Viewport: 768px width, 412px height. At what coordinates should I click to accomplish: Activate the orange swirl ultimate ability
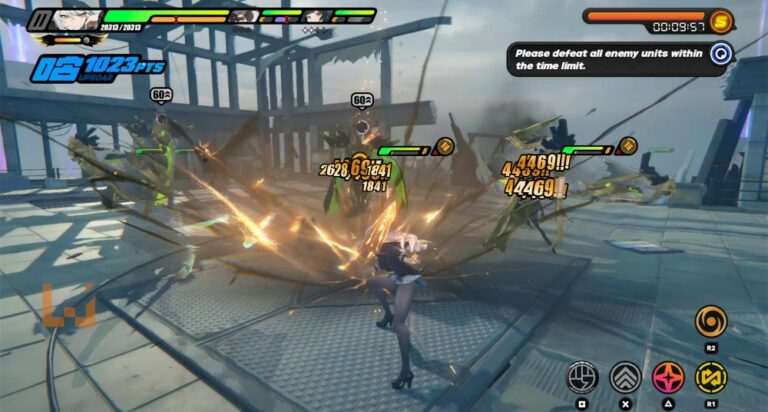(x=710, y=321)
